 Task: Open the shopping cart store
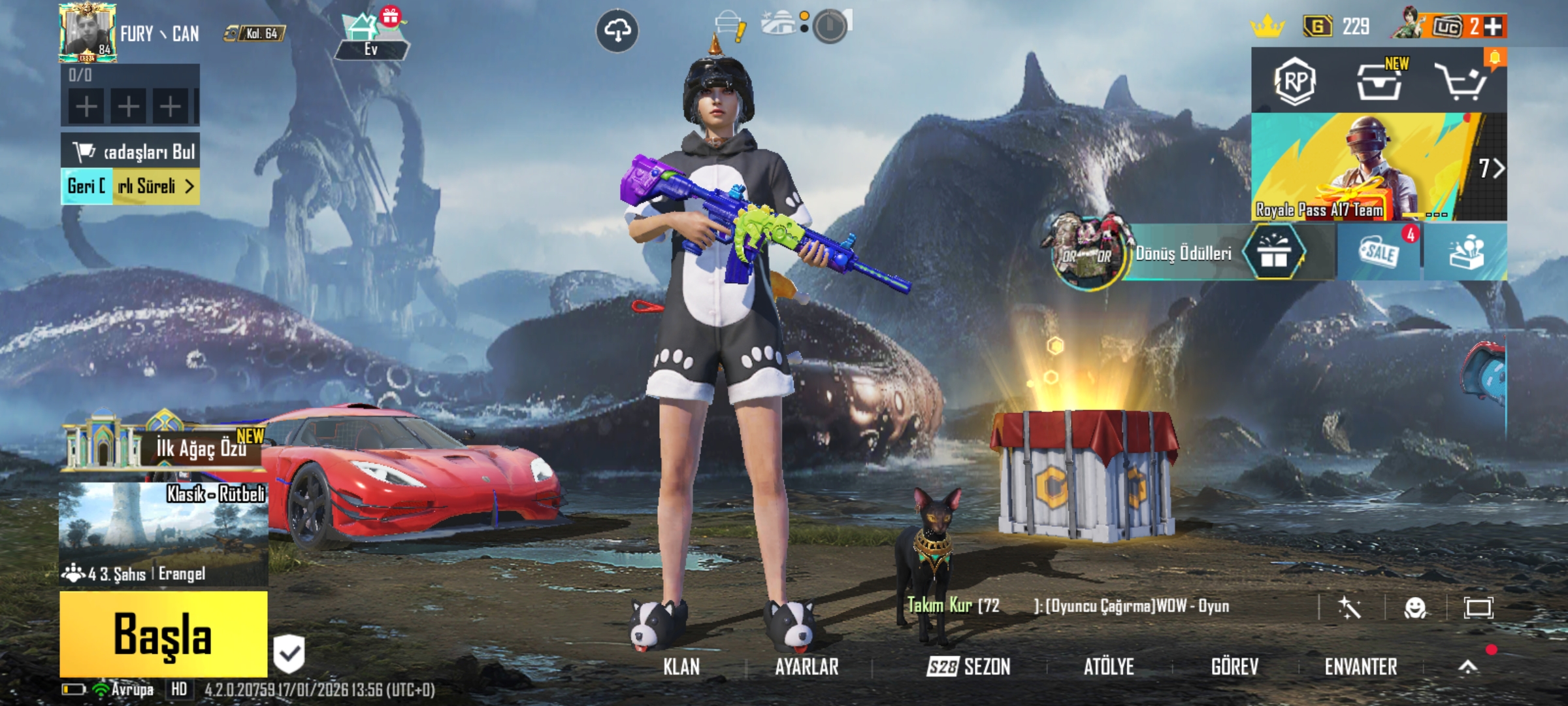1460,82
